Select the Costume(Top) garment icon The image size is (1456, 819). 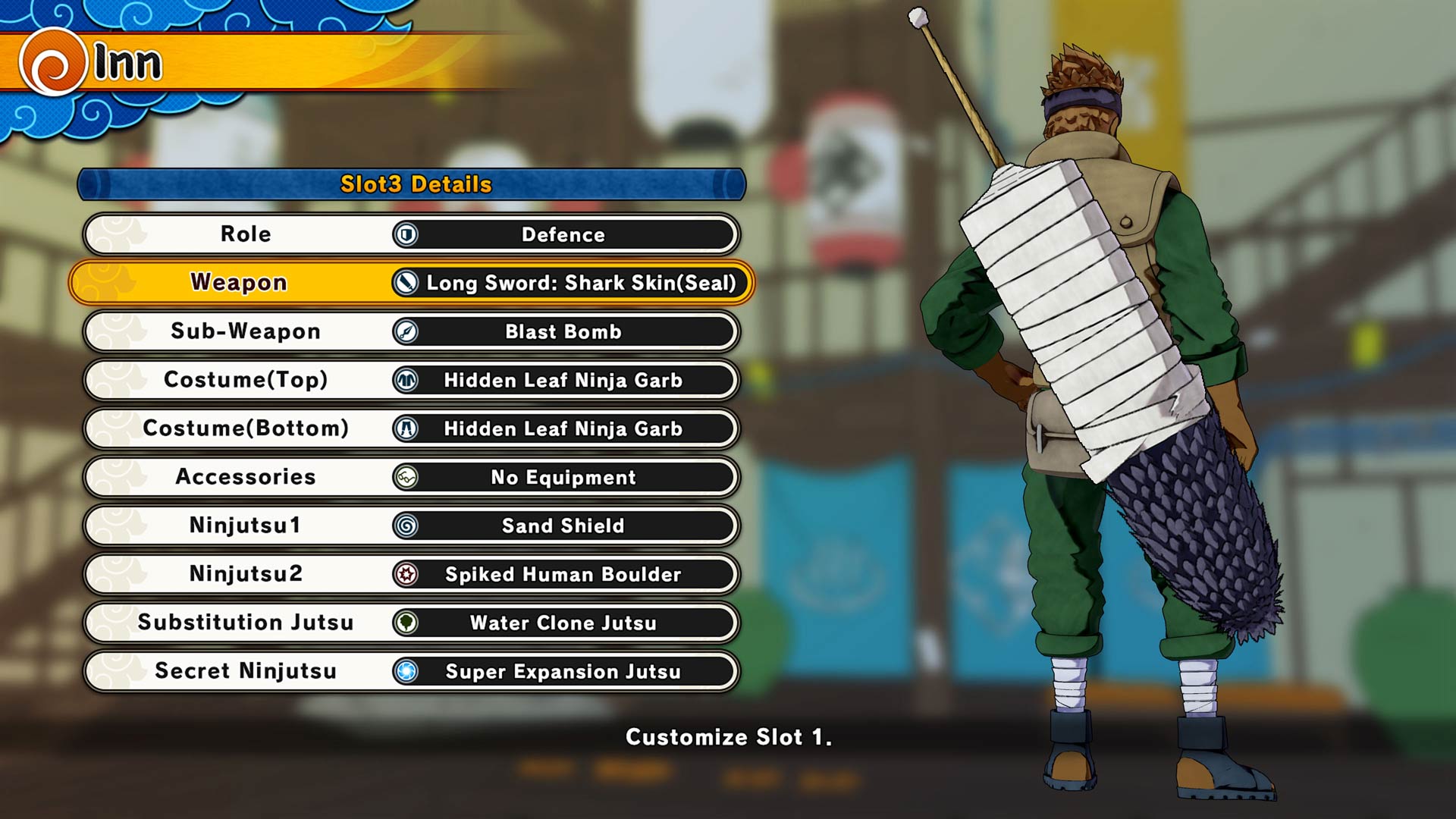pyautogui.click(x=406, y=380)
